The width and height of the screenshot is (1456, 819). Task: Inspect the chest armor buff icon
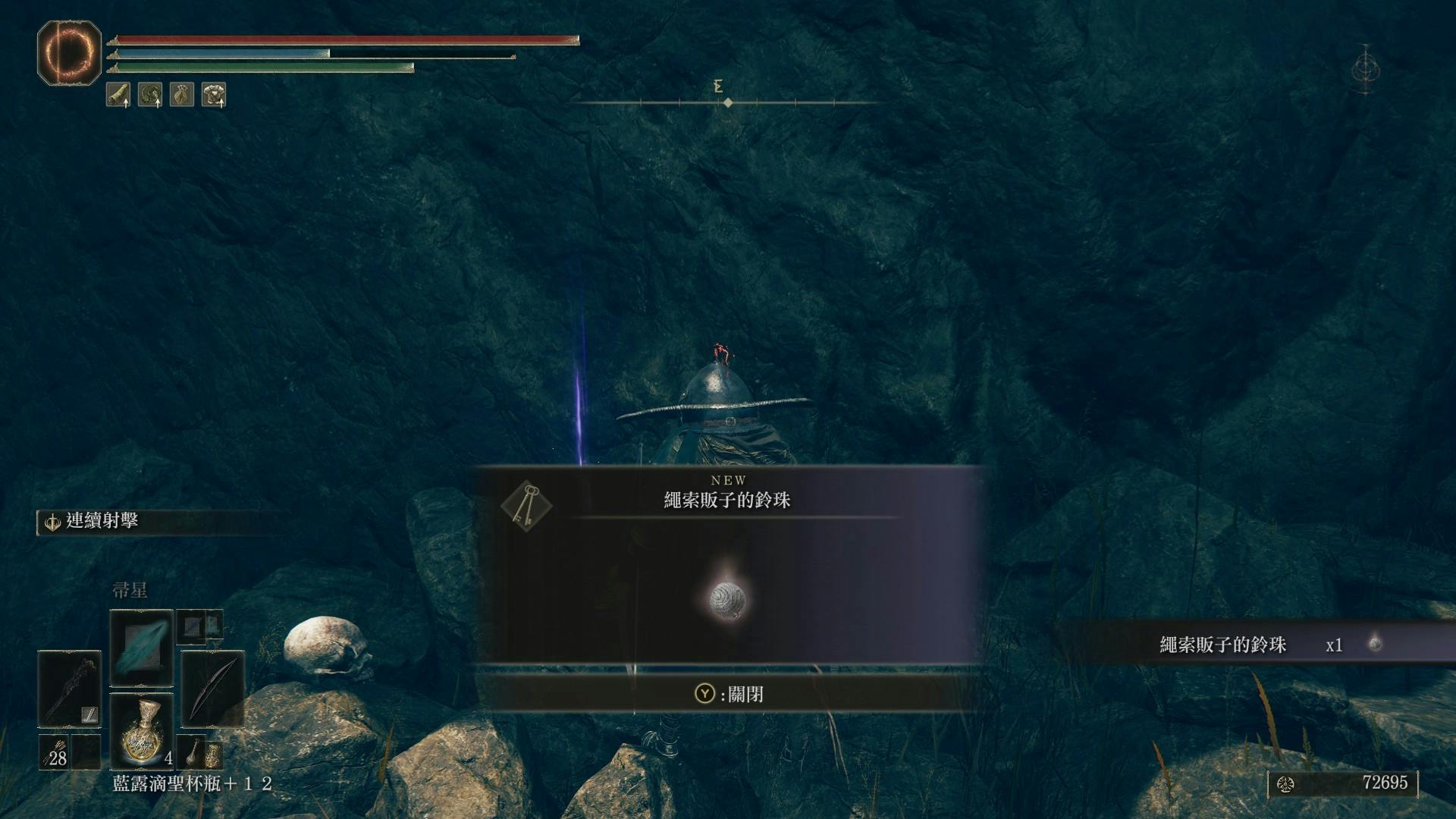point(214,95)
